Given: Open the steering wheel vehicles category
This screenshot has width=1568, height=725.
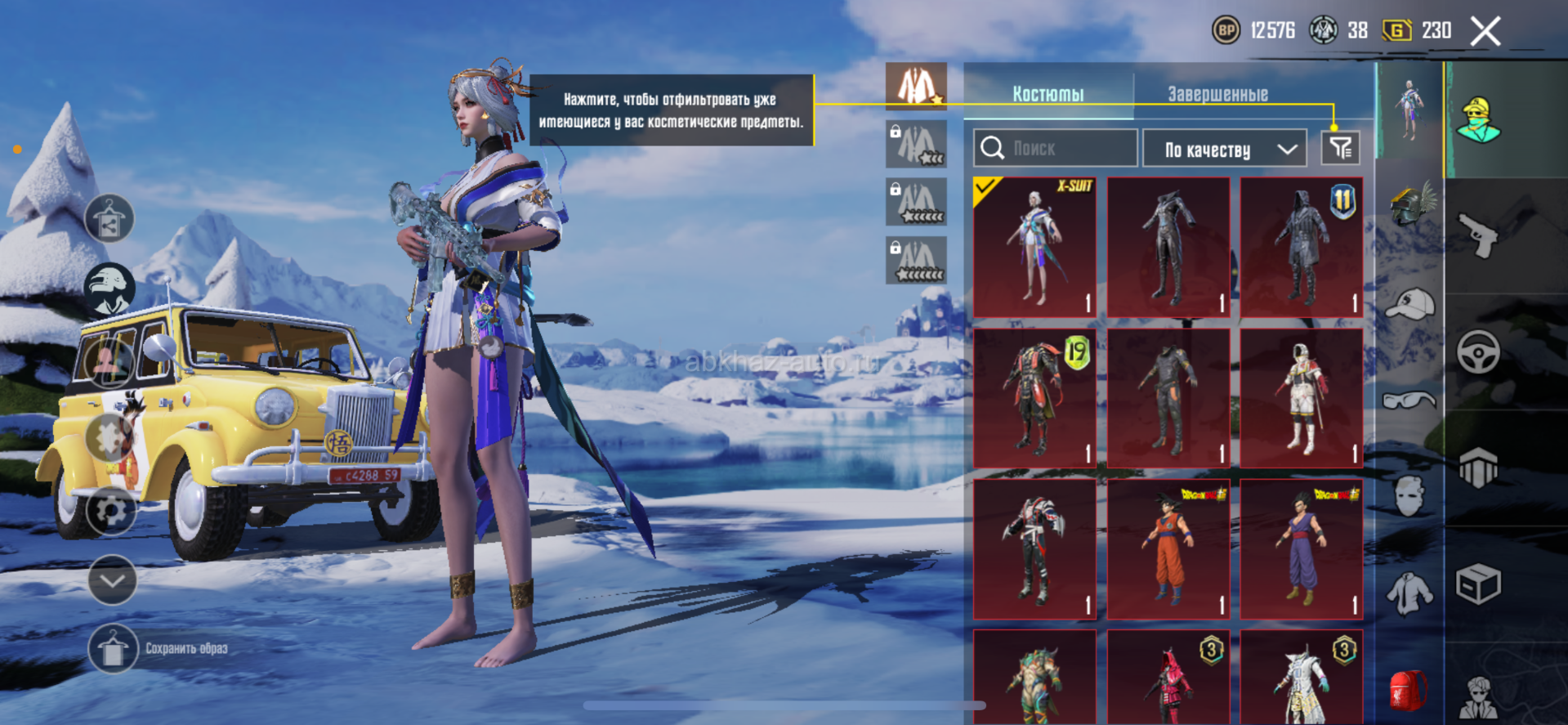Looking at the screenshot, I should click(x=1478, y=352).
